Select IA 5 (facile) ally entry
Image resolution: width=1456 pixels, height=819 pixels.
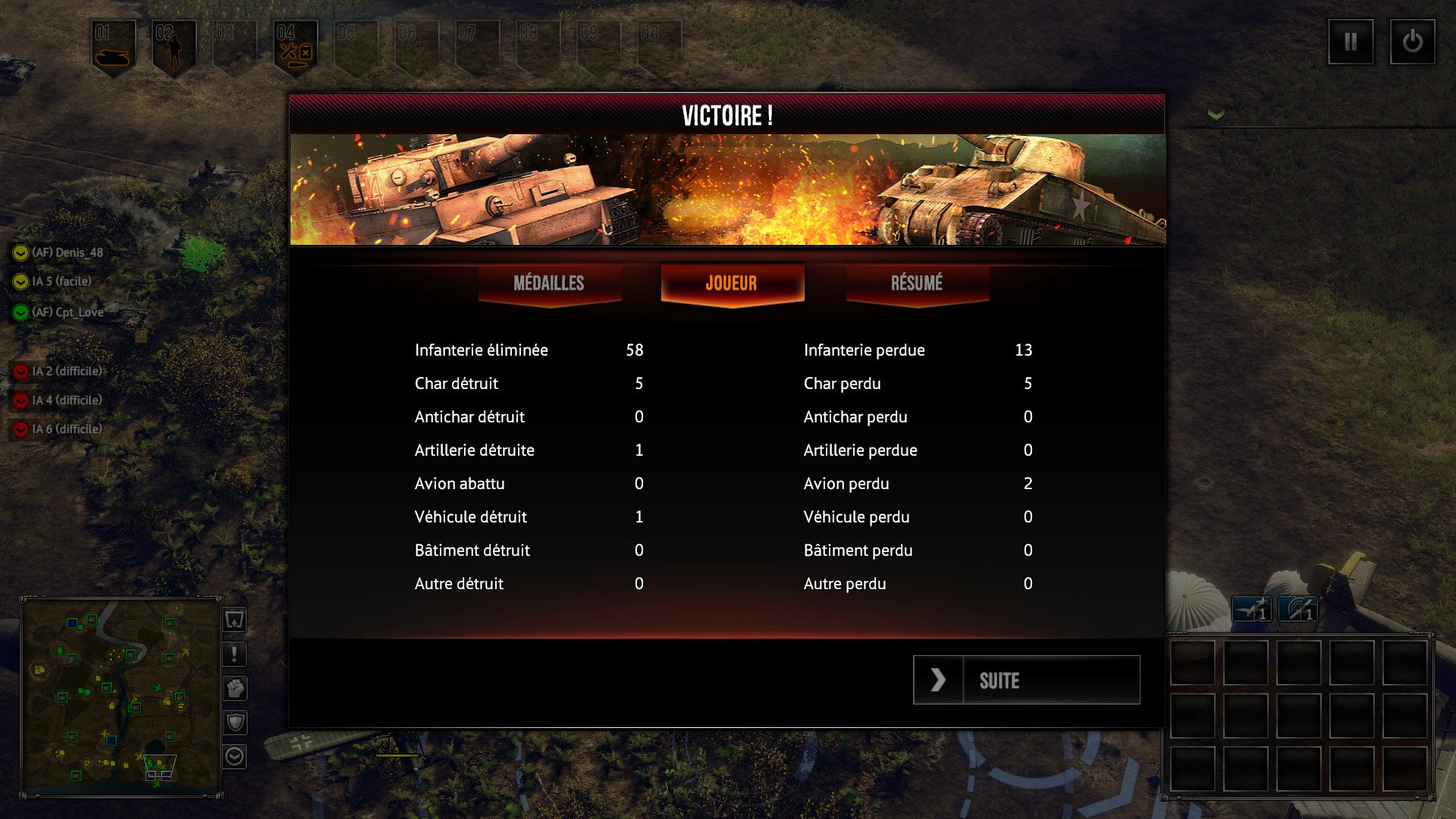(61, 281)
